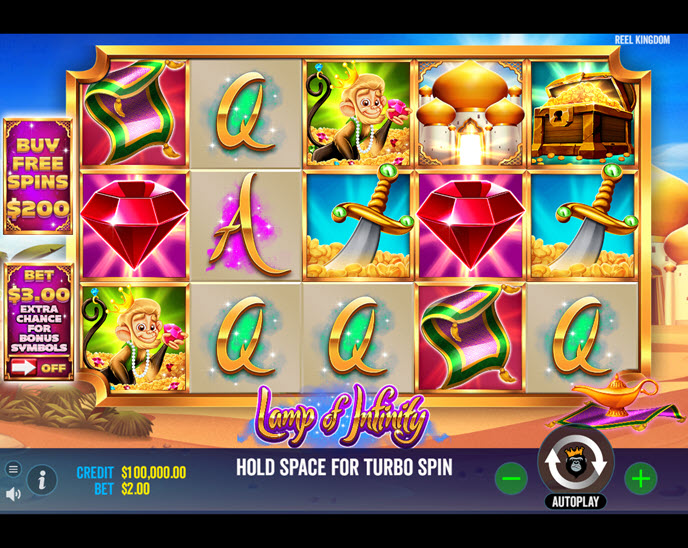The image size is (688, 548).
Task: Open the hamburger menu
Action: (x=13, y=469)
